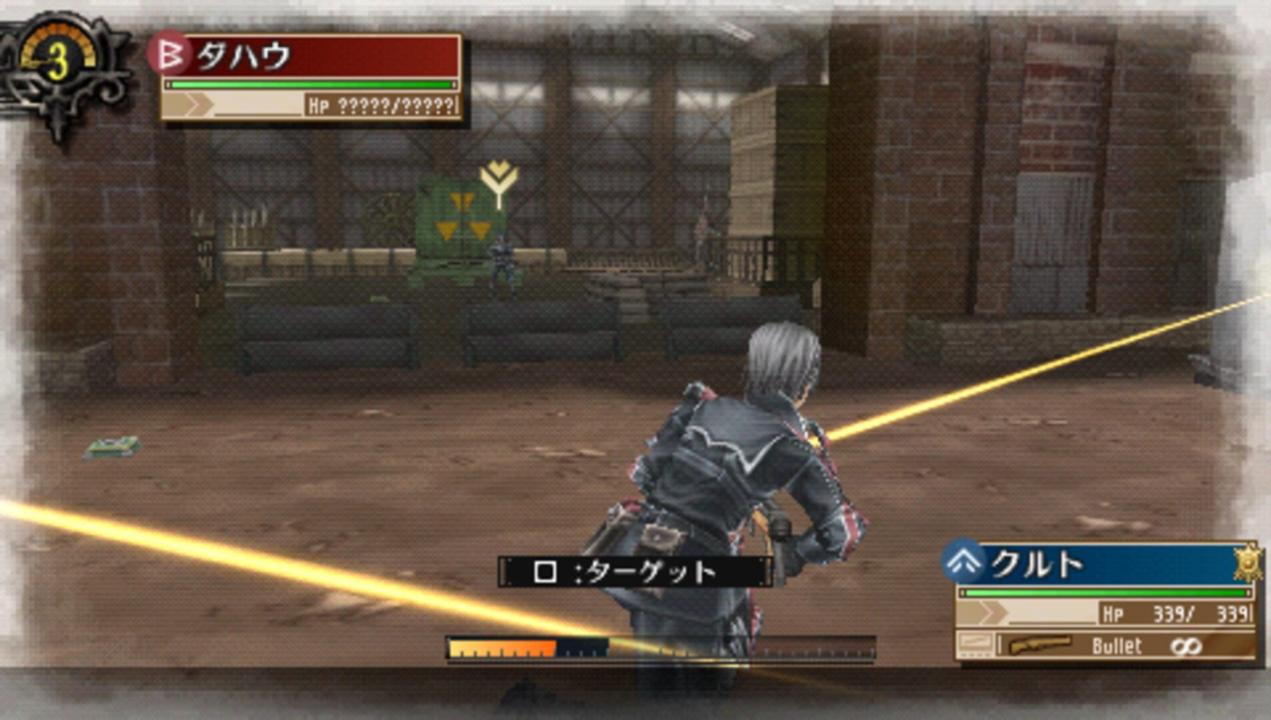Target the enemy marked with the yellow arrow marker
The width and height of the screenshot is (1271, 720).
[500, 262]
